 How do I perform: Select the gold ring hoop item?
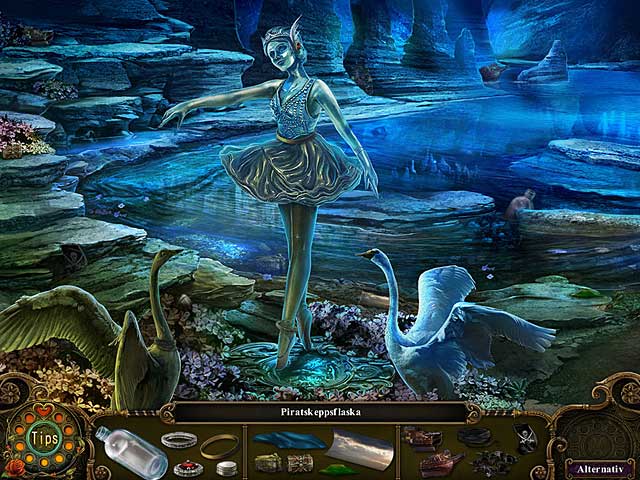click(220, 446)
